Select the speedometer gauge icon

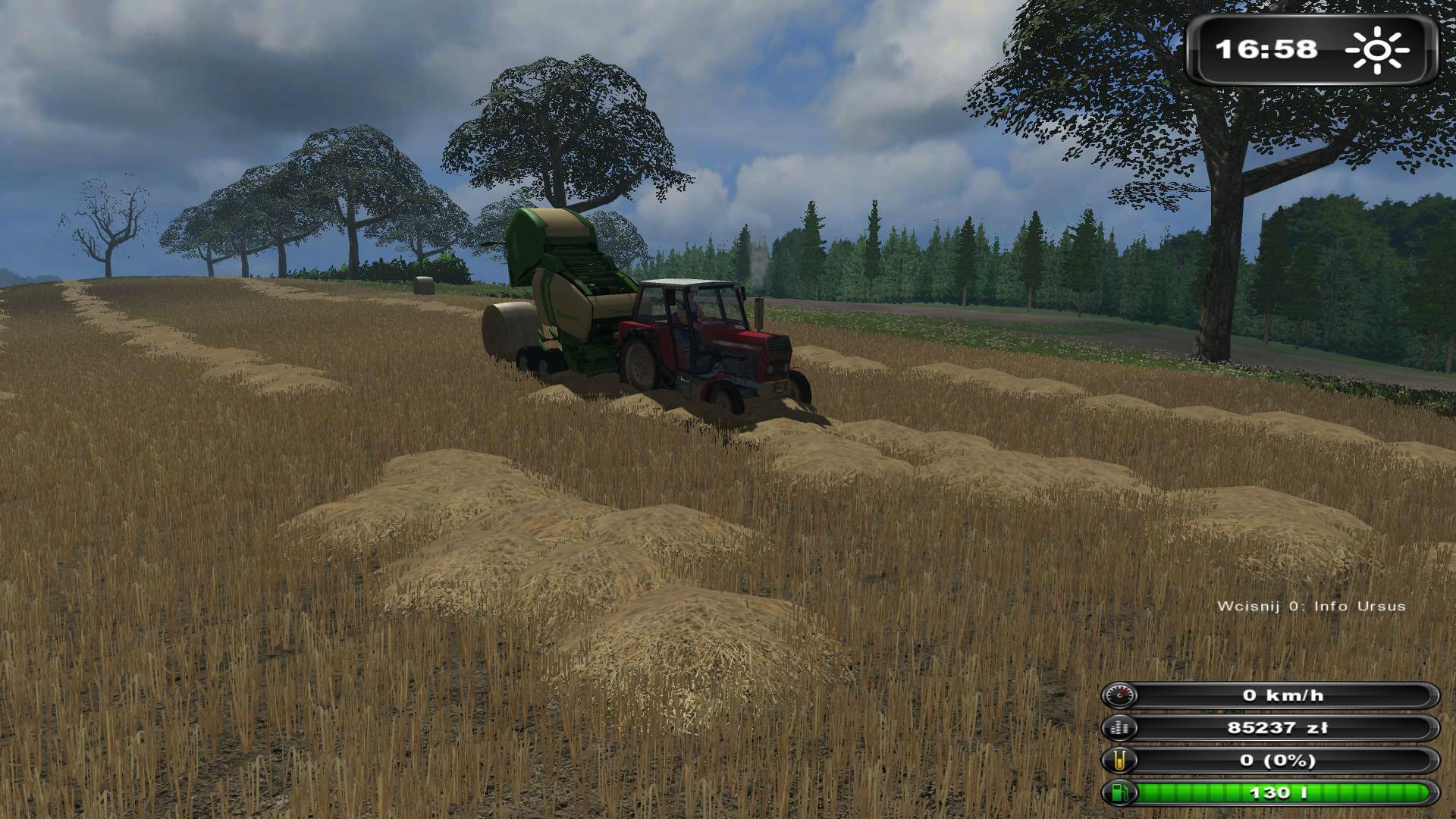point(1120,695)
